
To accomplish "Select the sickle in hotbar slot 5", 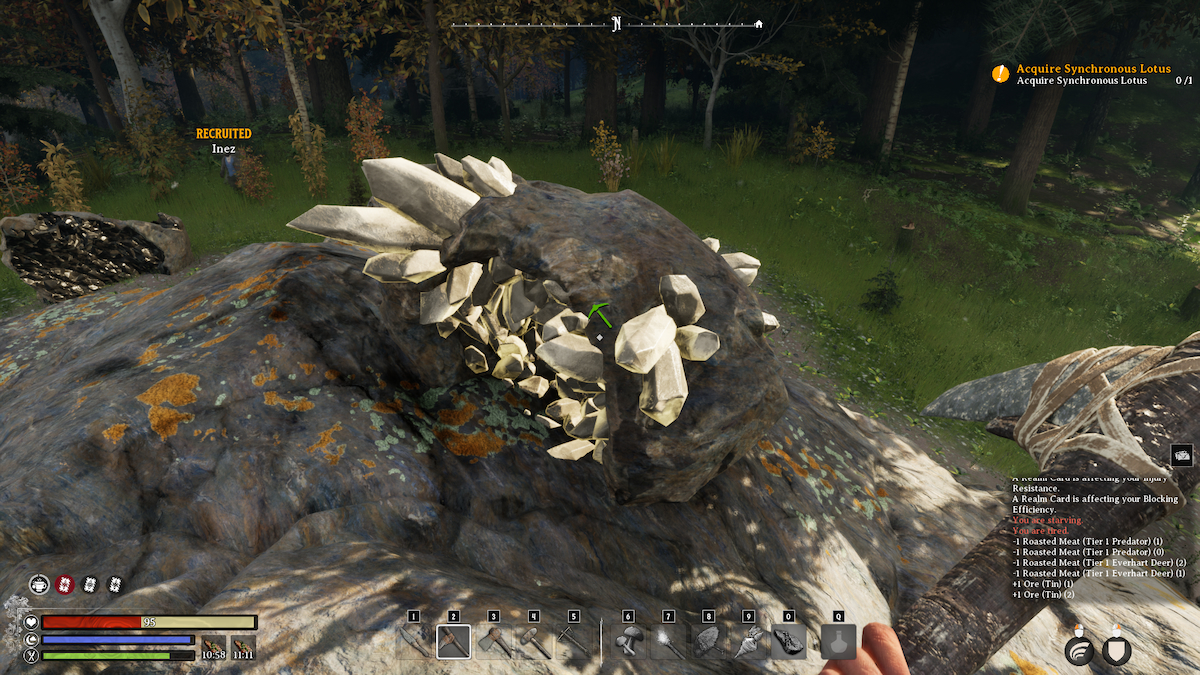I will tap(574, 641).
